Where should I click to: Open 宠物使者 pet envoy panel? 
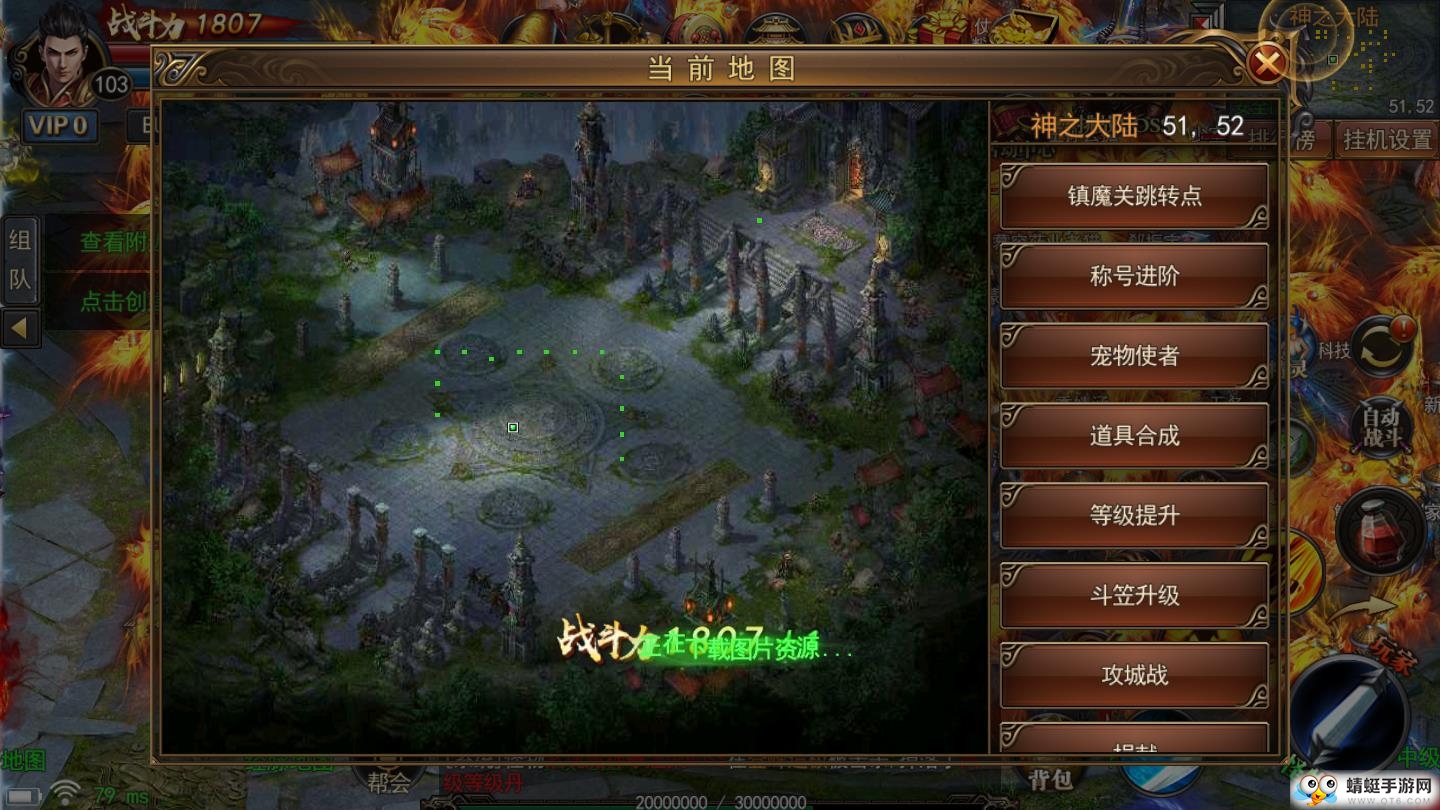pos(1133,356)
